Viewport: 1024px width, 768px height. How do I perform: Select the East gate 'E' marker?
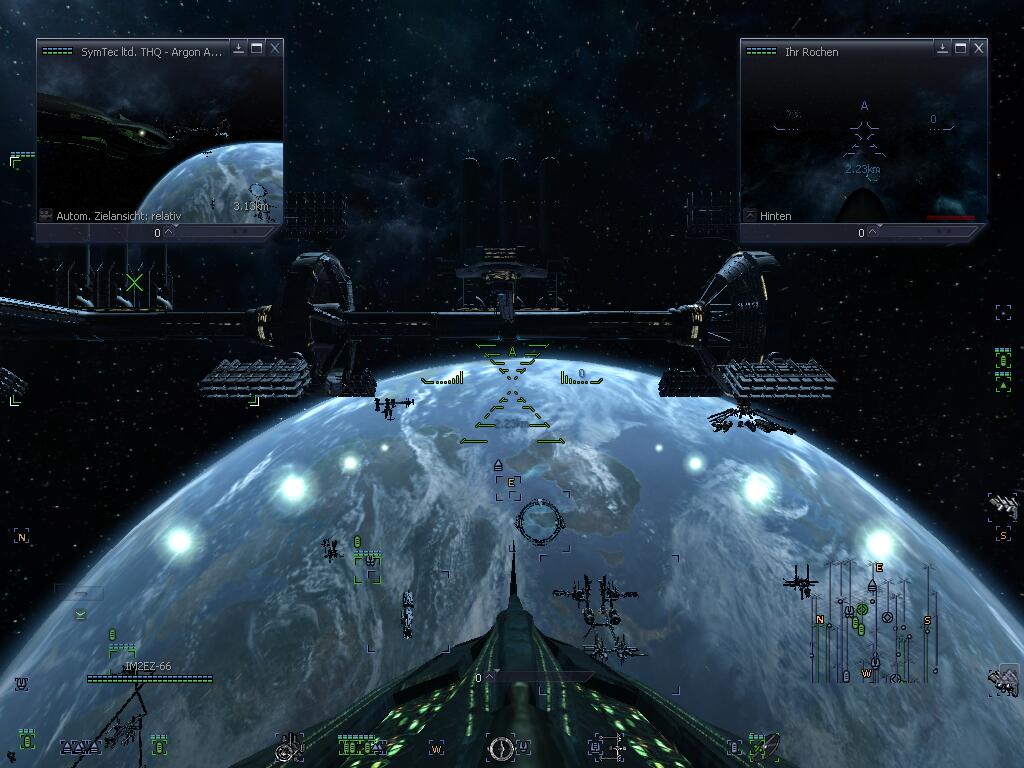click(511, 484)
